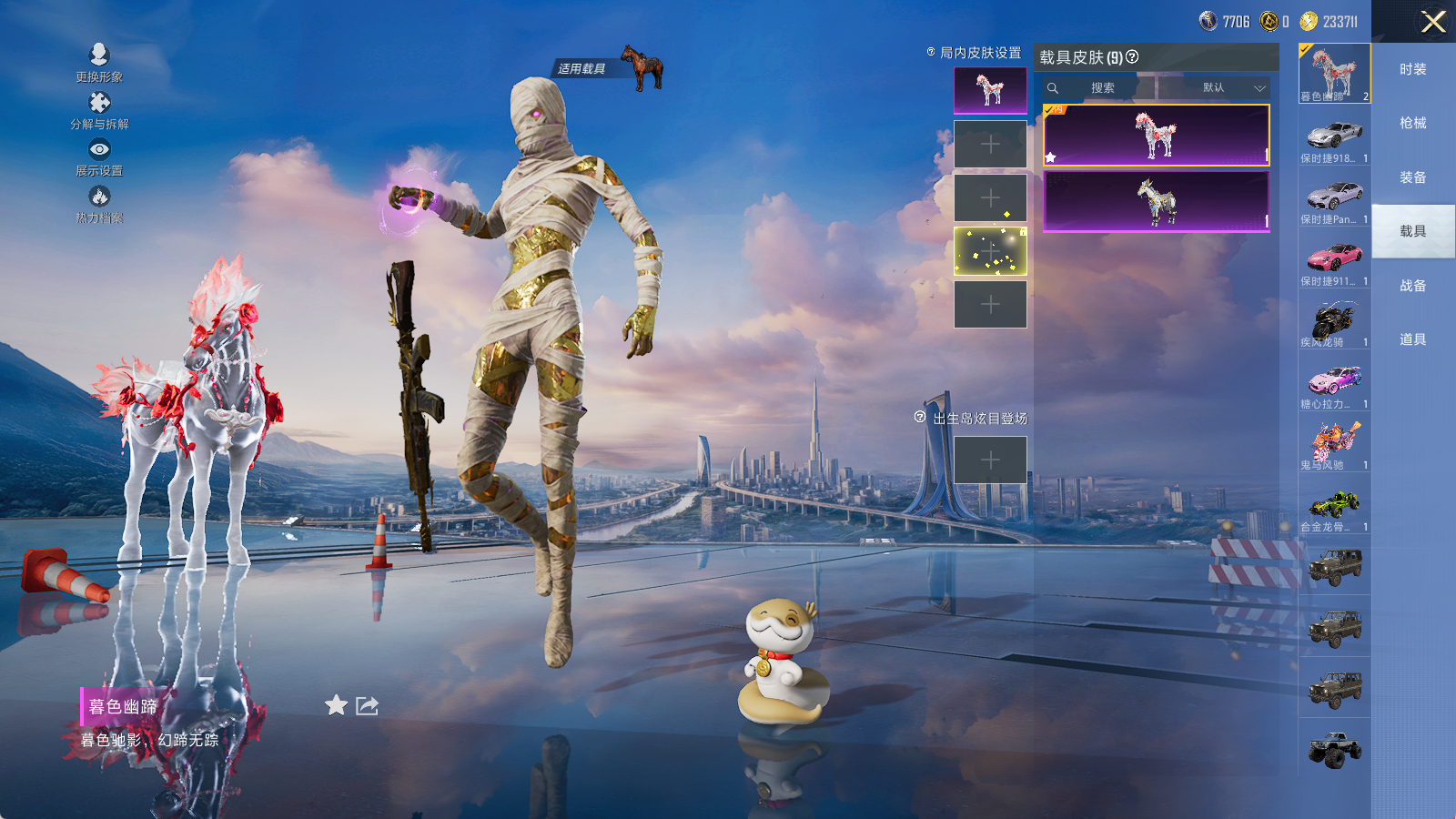1456x819 pixels.
Task: Click the 更换形象 icon
Action: click(x=99, y=56)
